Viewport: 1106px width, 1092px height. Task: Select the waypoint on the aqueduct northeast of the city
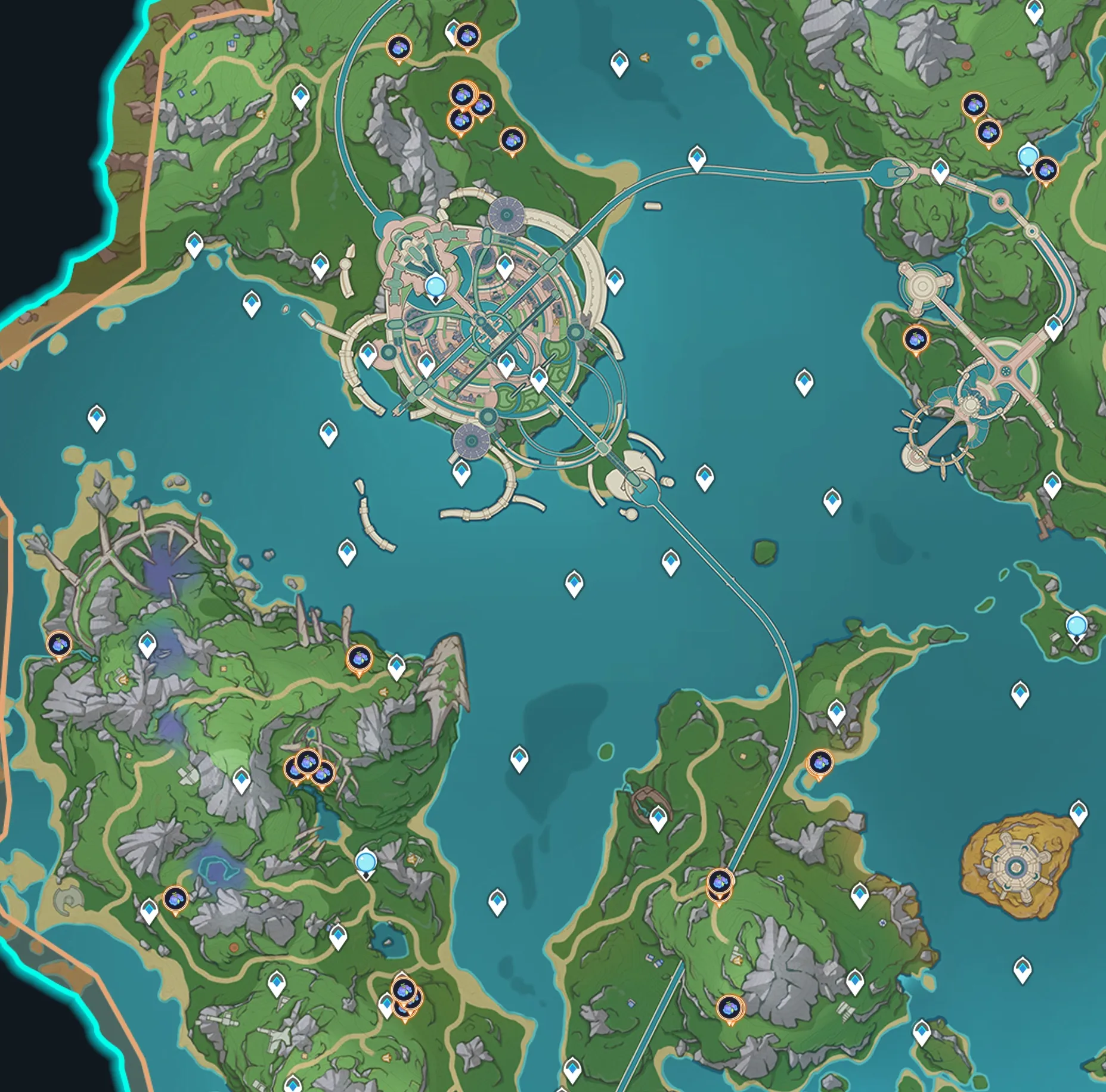[697, 159]
